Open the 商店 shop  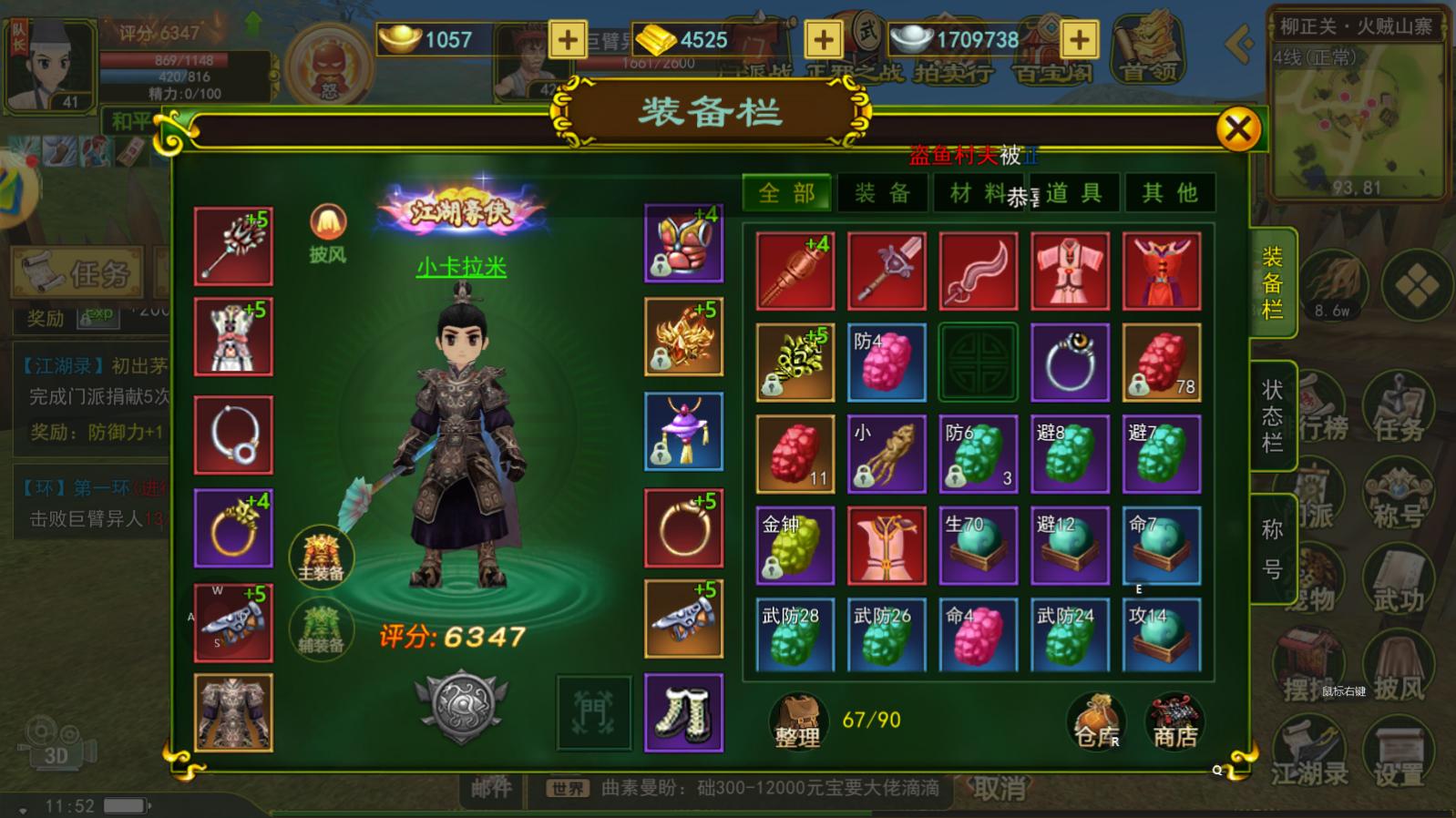(1175, 721)
